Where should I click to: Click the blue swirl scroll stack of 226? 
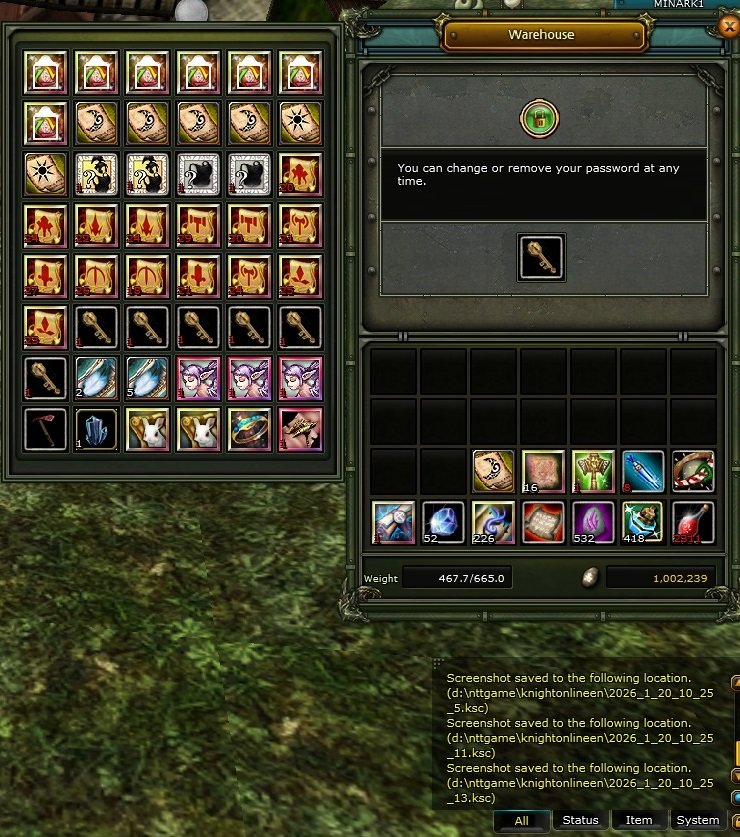(494, 522)
